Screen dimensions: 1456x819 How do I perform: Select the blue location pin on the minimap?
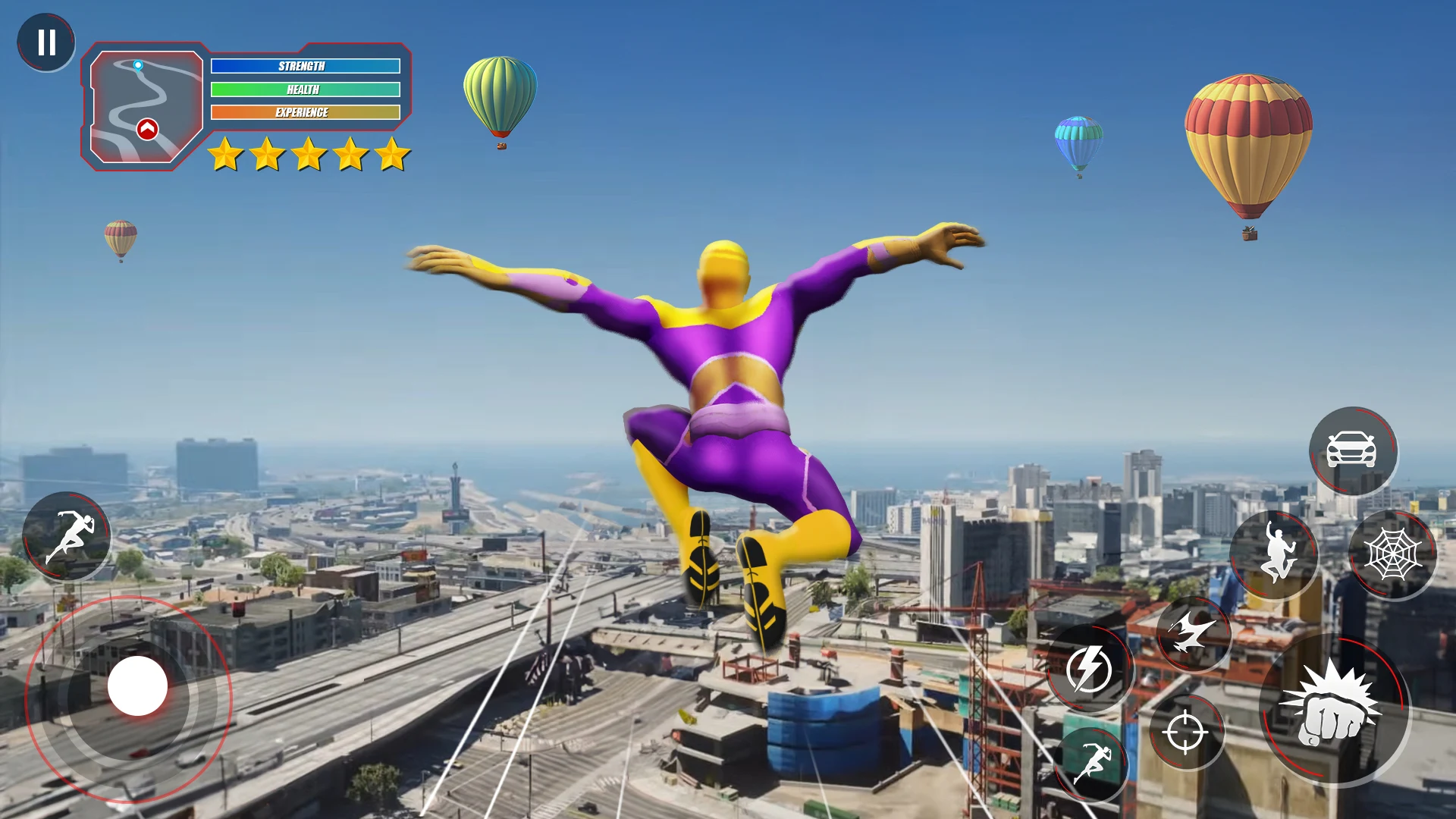[137, 67]
